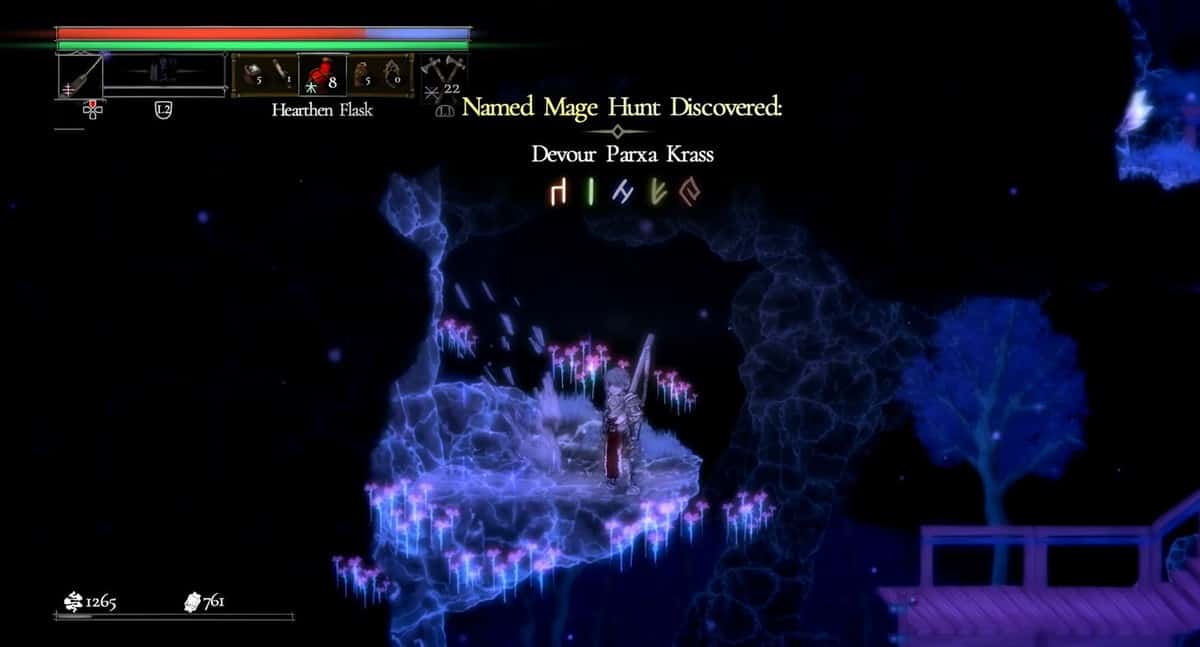Select the hotbar item with count 1

280,75
